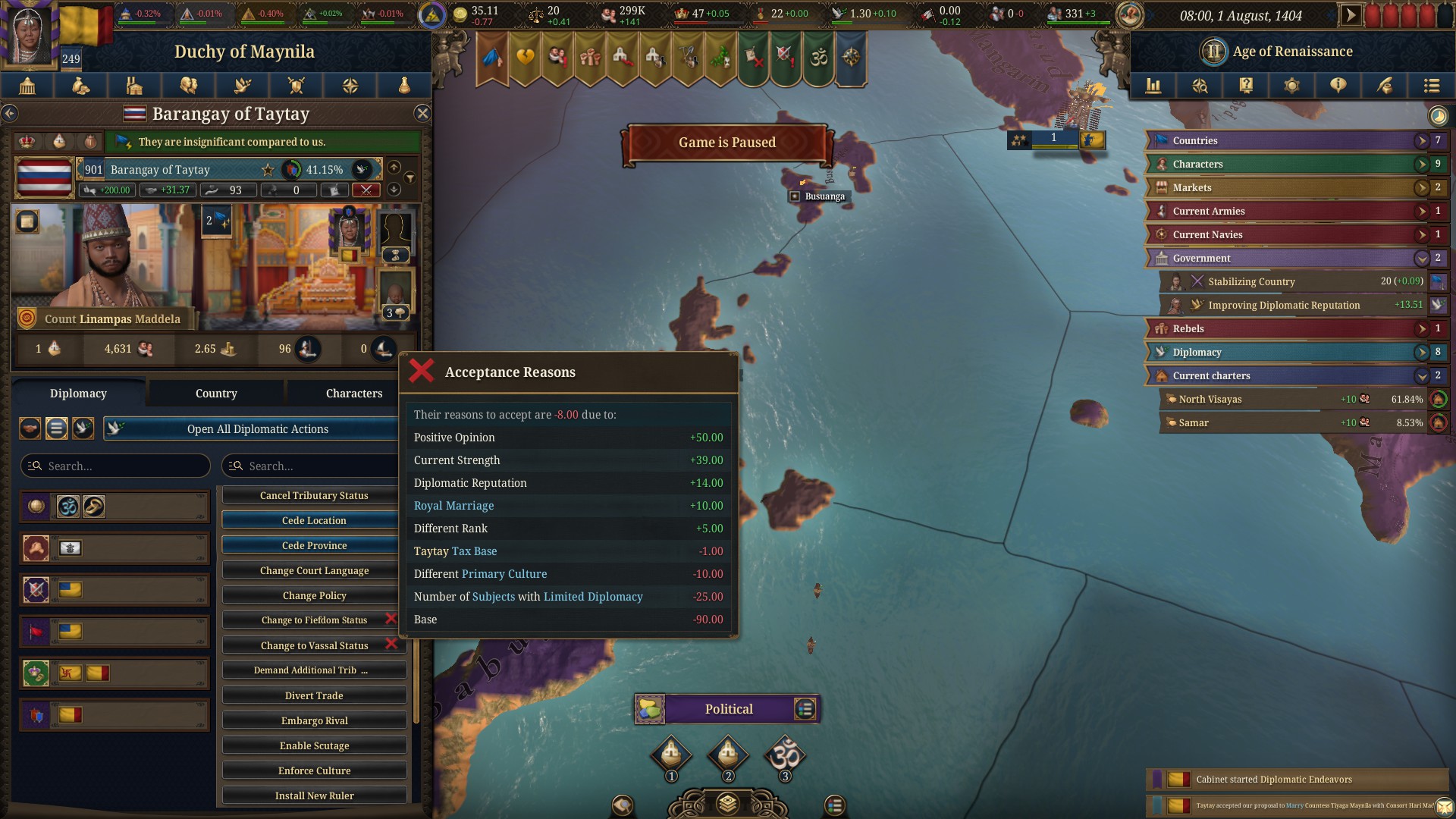Viewport: 1456px width, 819px height.
Task: Open game settings gear icon
Action: [x=1292, y=86]
